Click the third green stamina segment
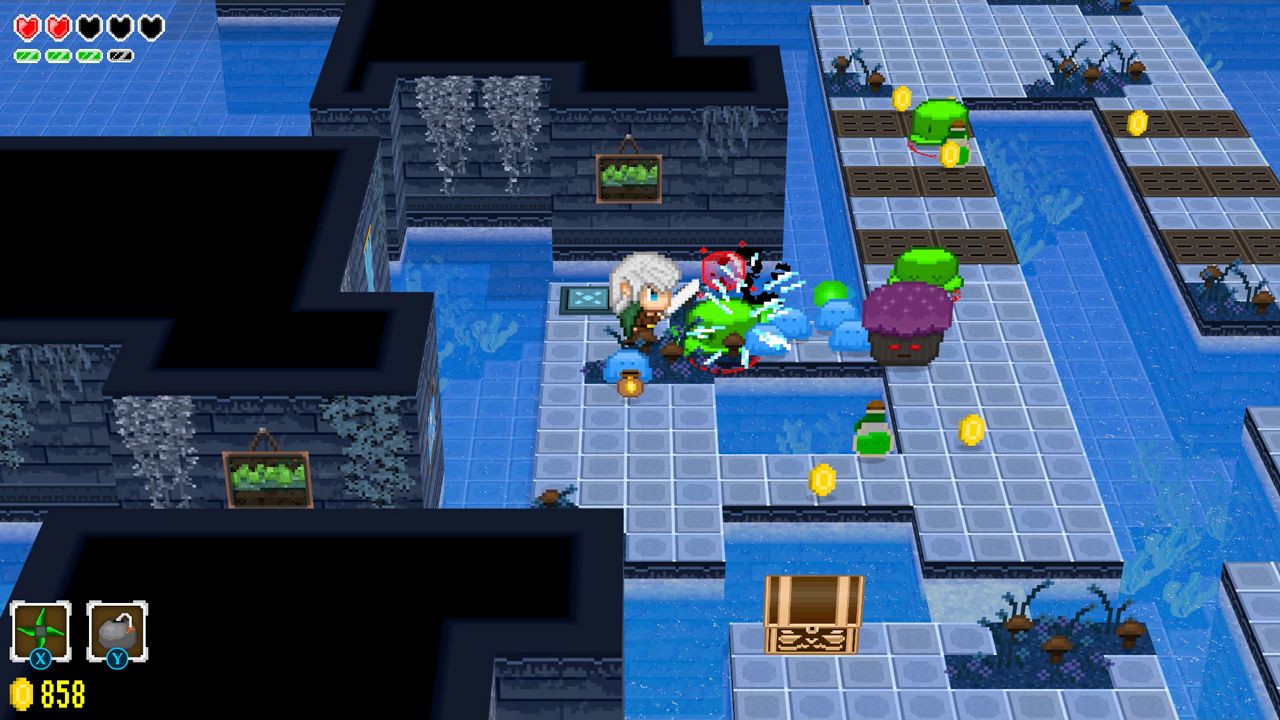 (x=89, y=55)
